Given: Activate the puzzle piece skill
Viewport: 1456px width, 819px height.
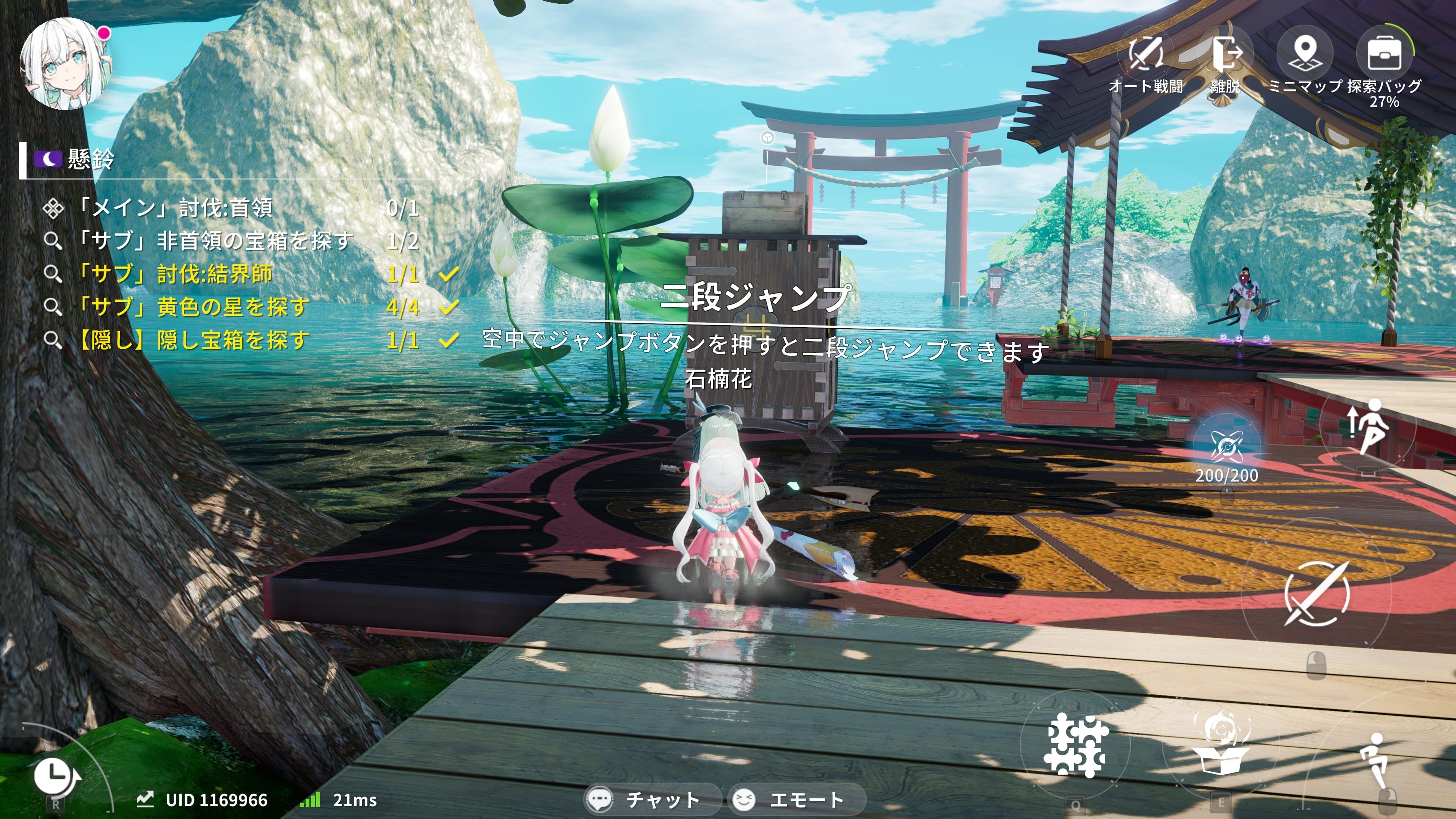Looking at the screenshot, I should point(1075,745).
